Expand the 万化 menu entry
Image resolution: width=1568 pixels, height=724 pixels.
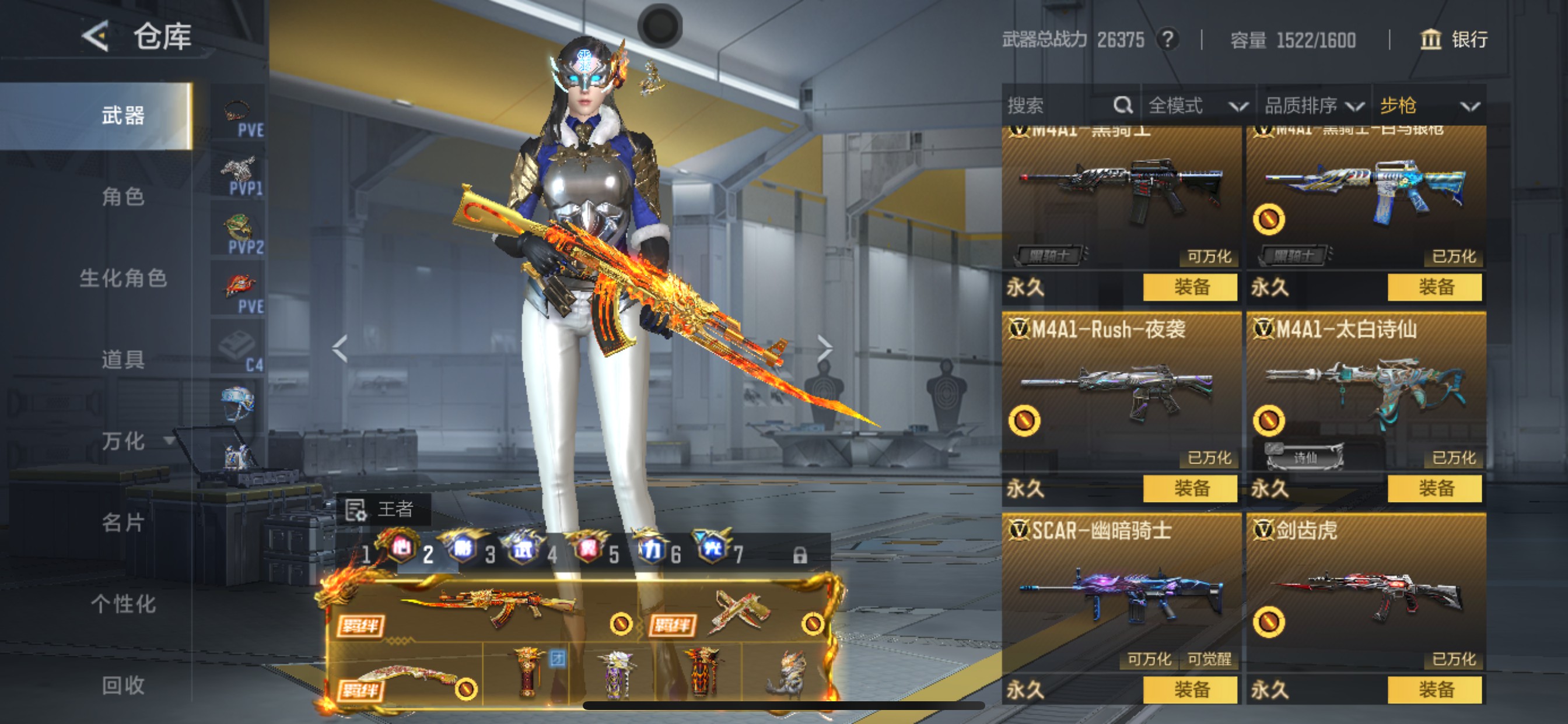coord(124,441)
